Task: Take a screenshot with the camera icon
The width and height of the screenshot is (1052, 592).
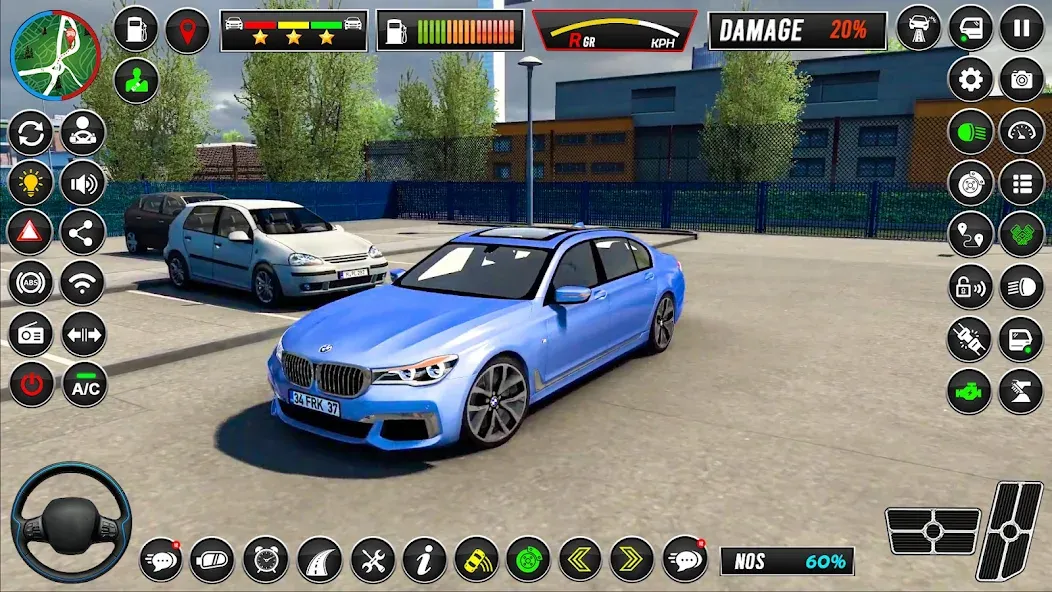Action: click(x=1021, y=79)
